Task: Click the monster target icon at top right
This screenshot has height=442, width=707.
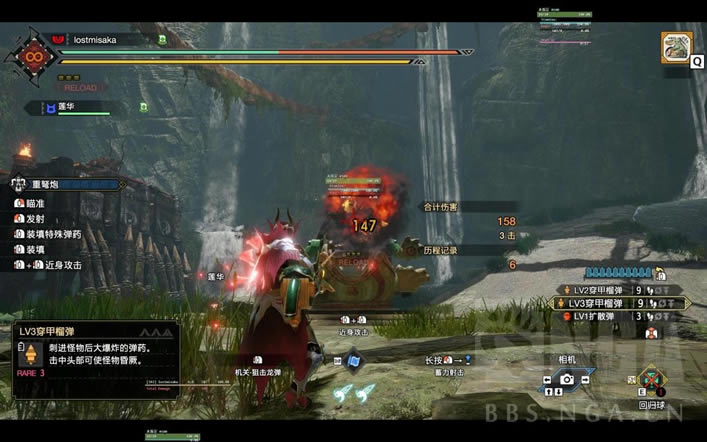Action: click(x=676, y=47)
